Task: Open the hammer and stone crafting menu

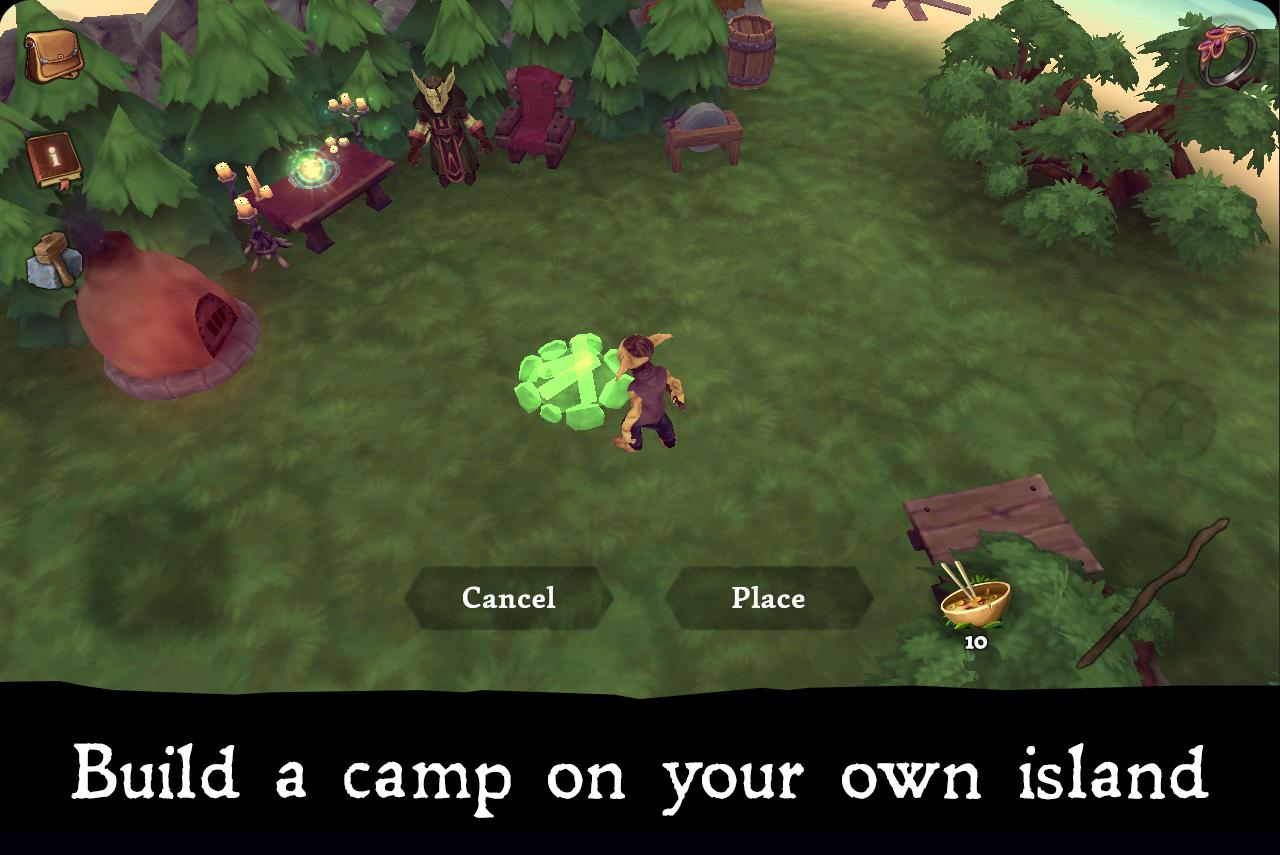Action: click(54, 262)
